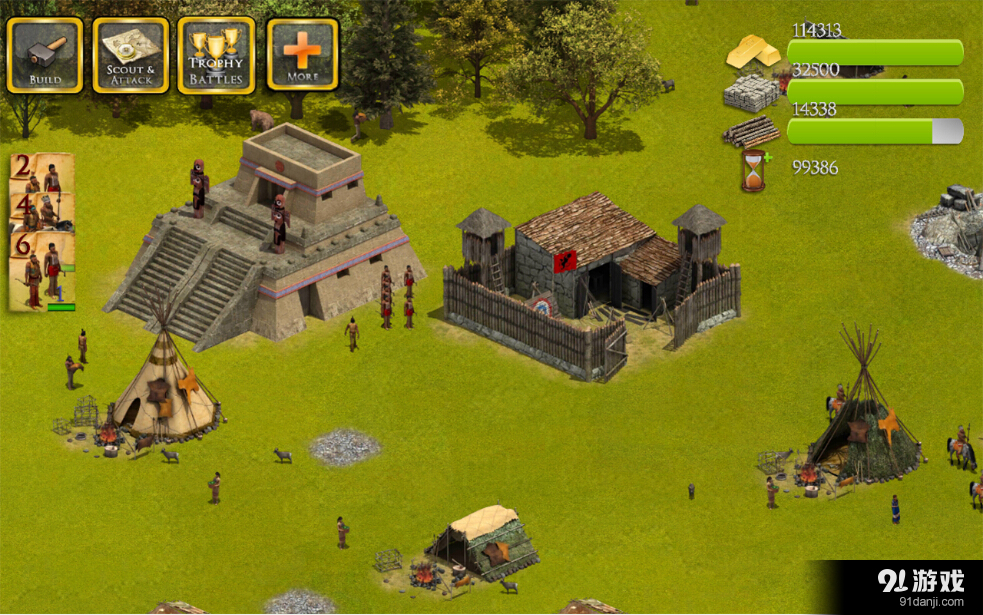Open the Build menu

tap(45, 55)
